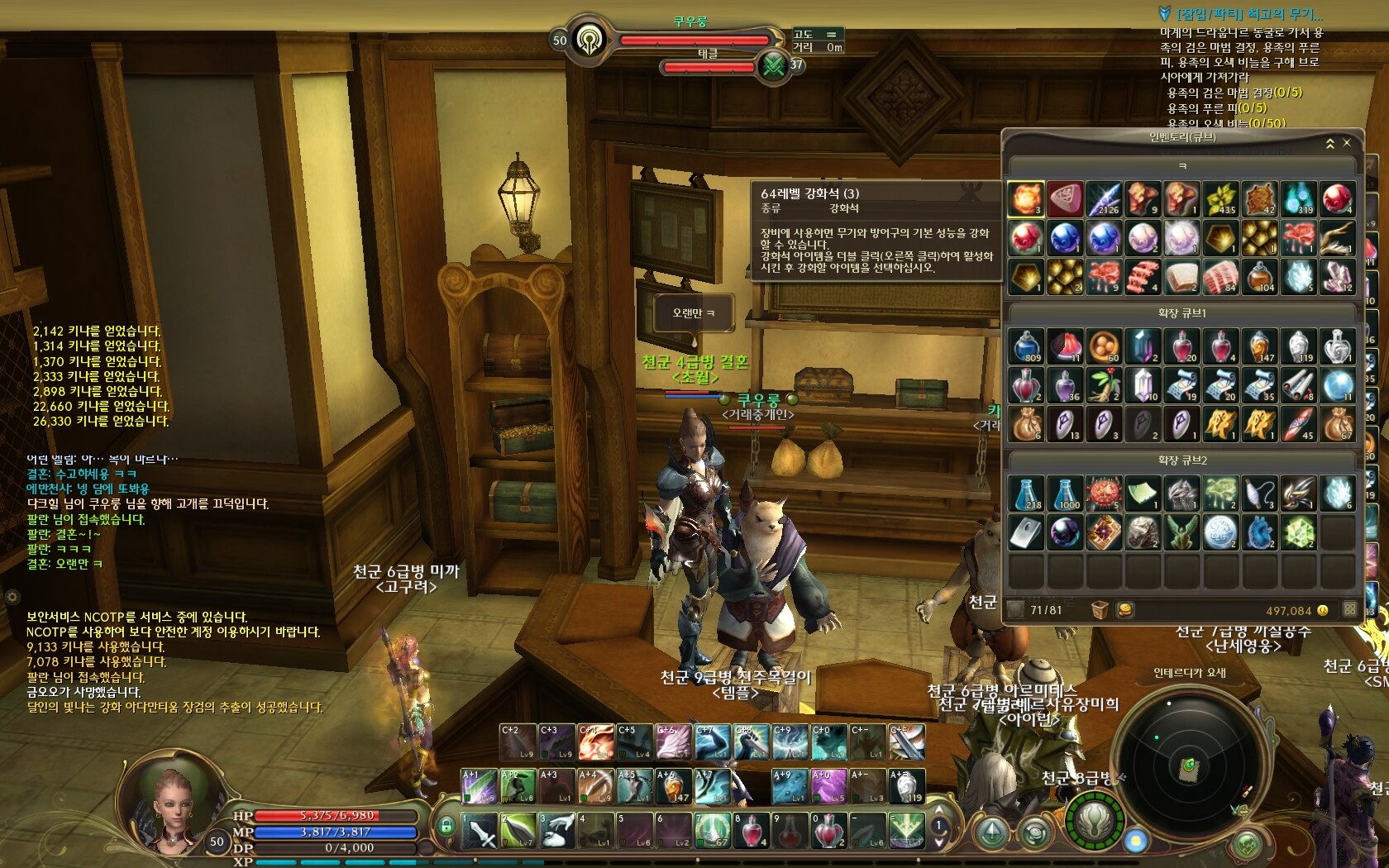Collapse the inventory with the double-arrow button

[1329, 143]
